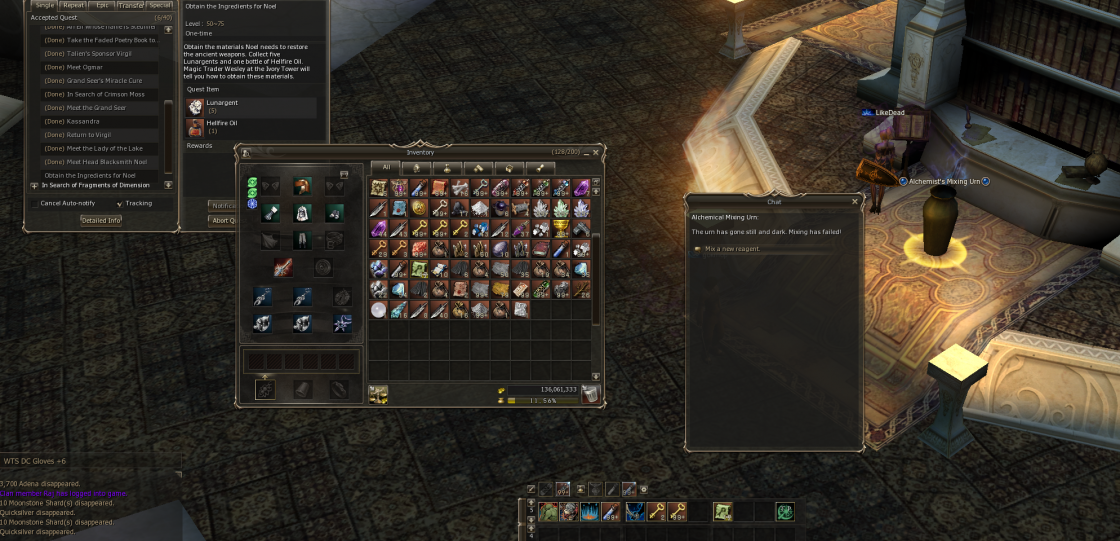
Task: Expand 'In Search of Fragments of Dimension'
Action: coord(34,185)
